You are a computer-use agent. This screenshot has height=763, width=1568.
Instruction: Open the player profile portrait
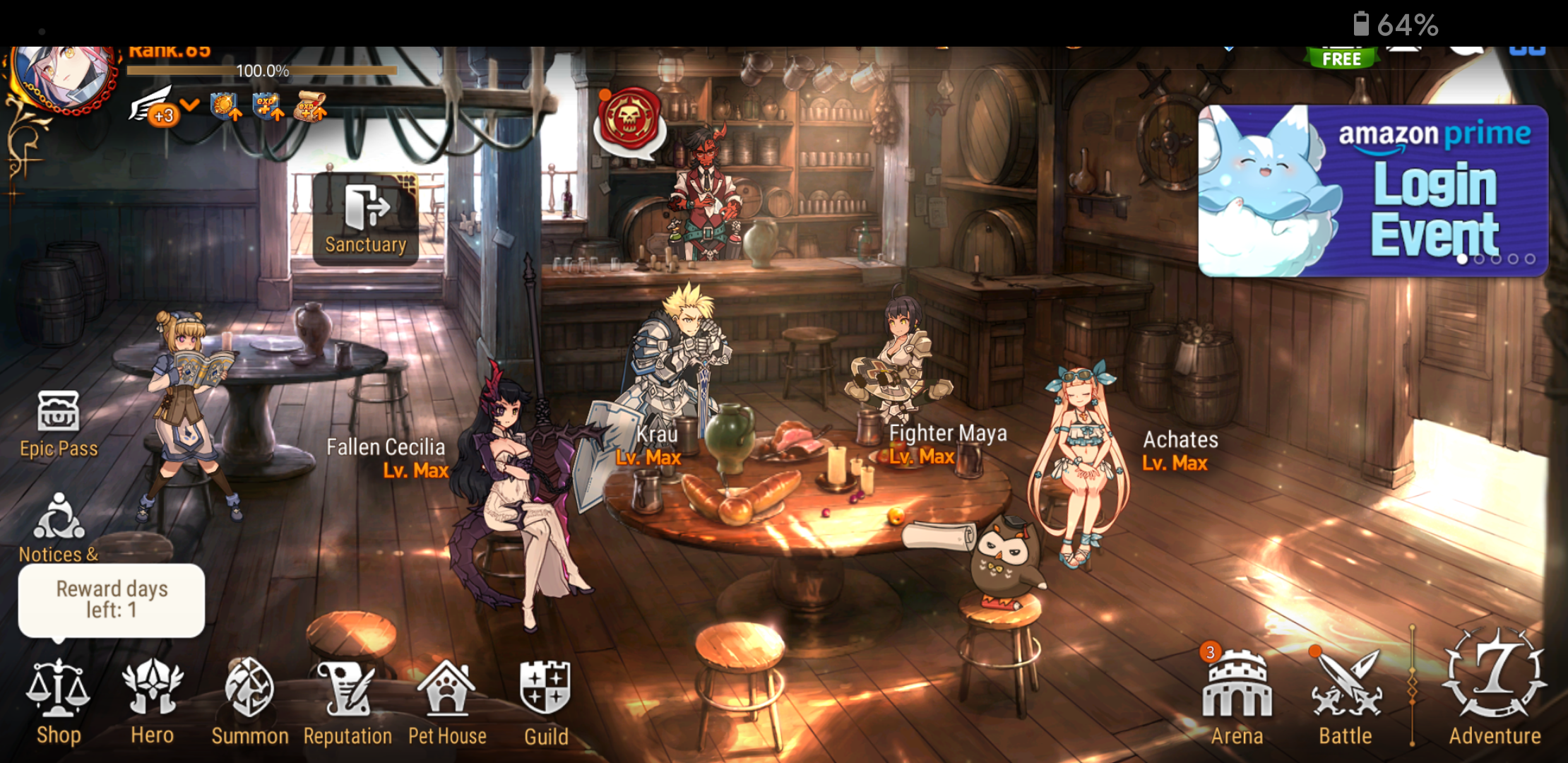coord(64,76)
